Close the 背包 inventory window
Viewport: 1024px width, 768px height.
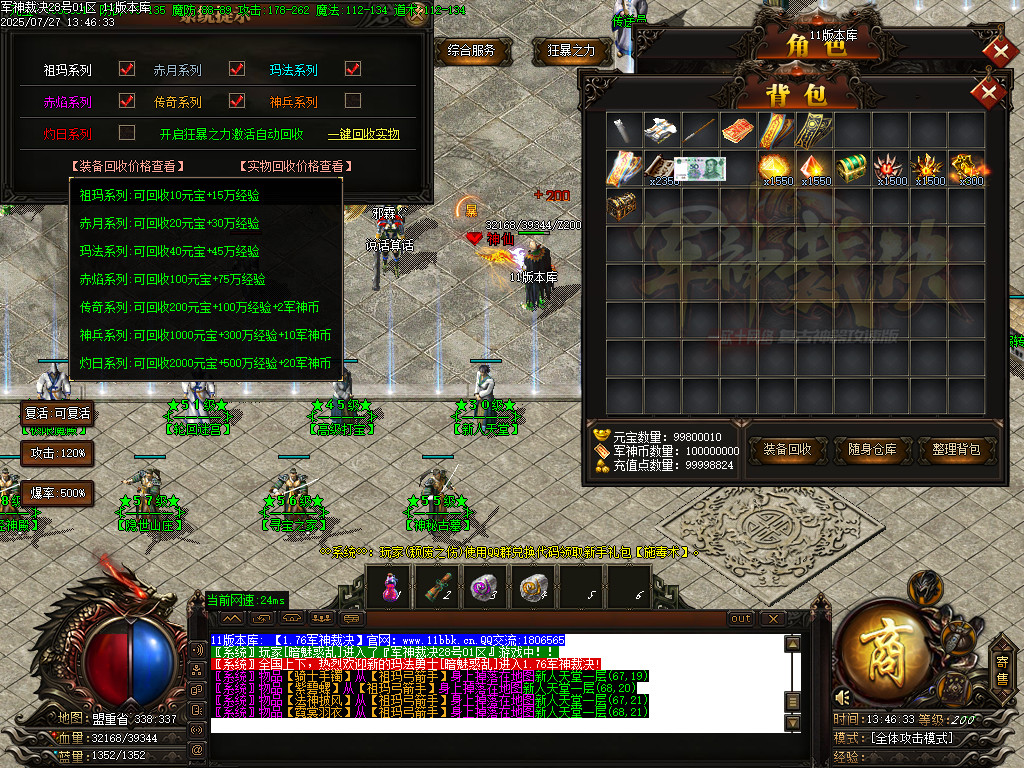coord(989,93)
